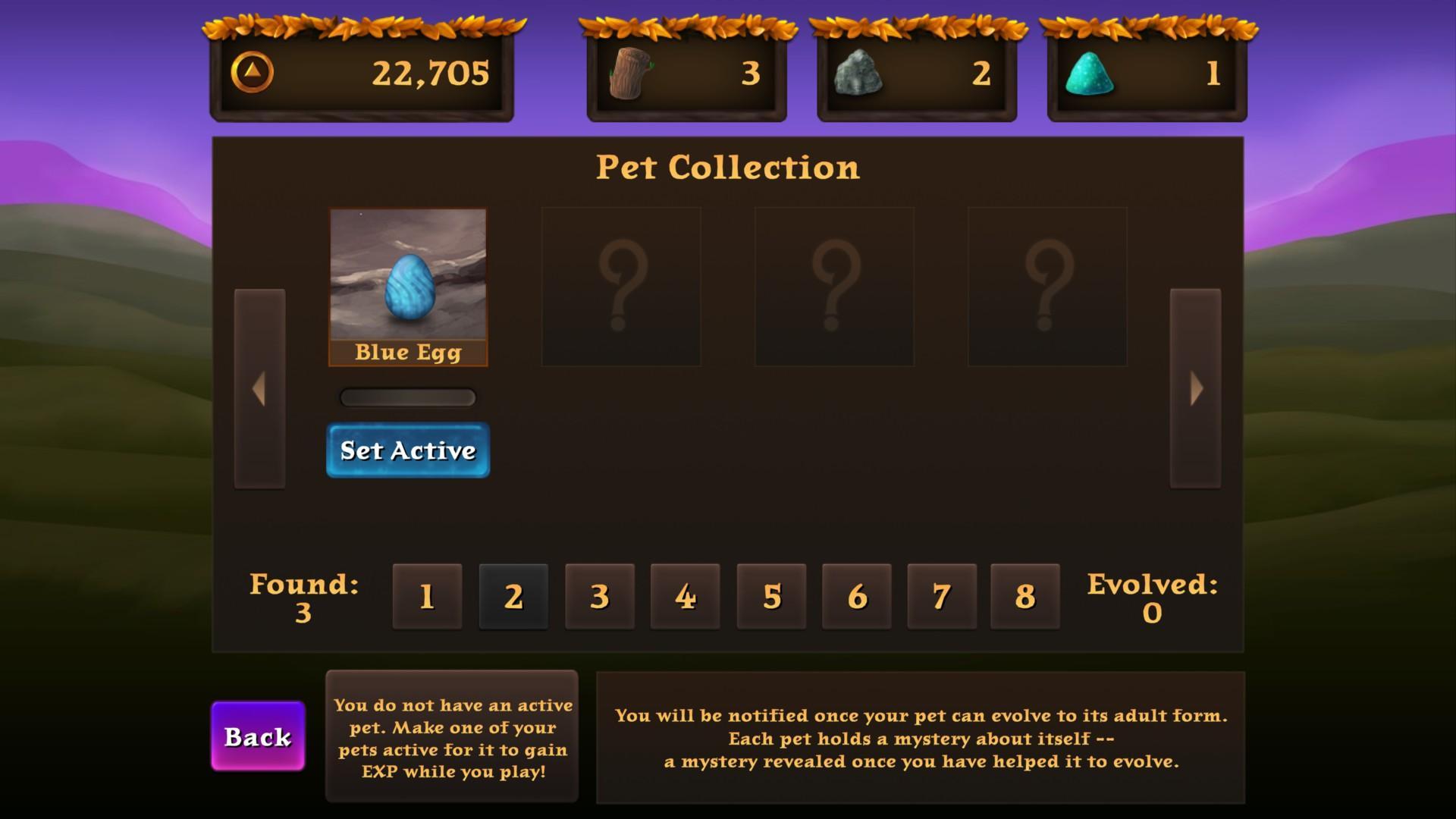Screen dimensions: 1456x819
Task: Open pet collection page 5
Action: tap(770, 596)
